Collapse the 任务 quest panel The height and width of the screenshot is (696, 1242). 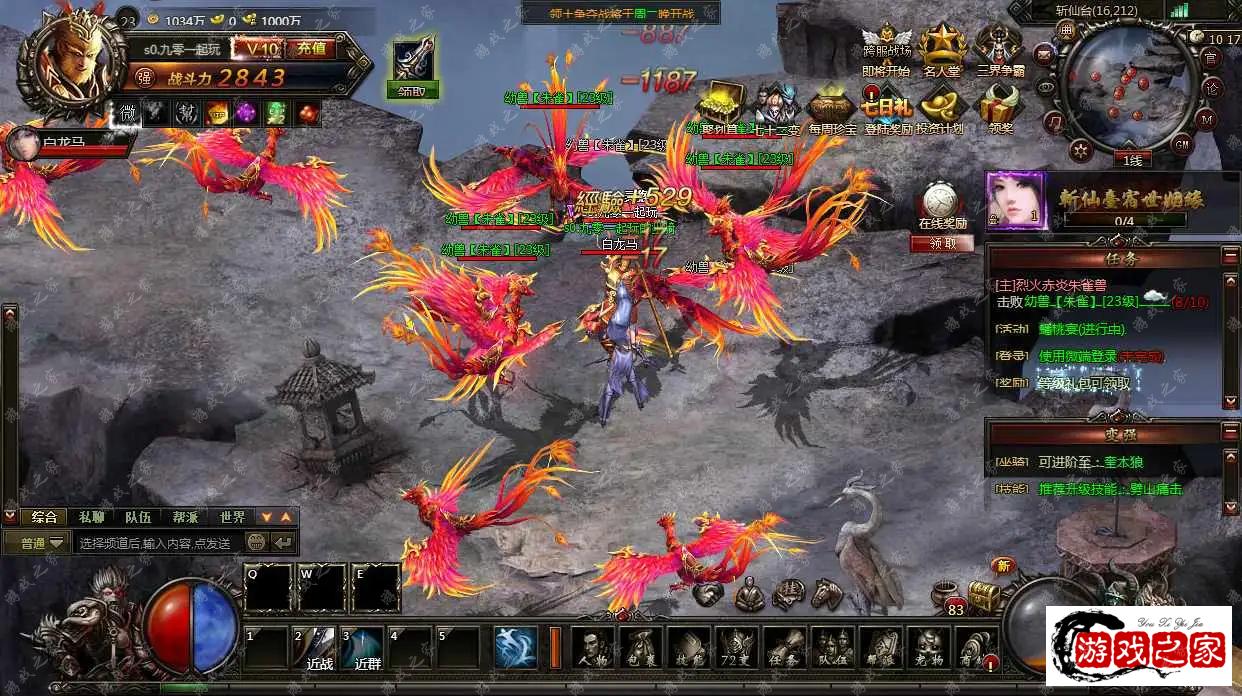[x=1230, y=257]
